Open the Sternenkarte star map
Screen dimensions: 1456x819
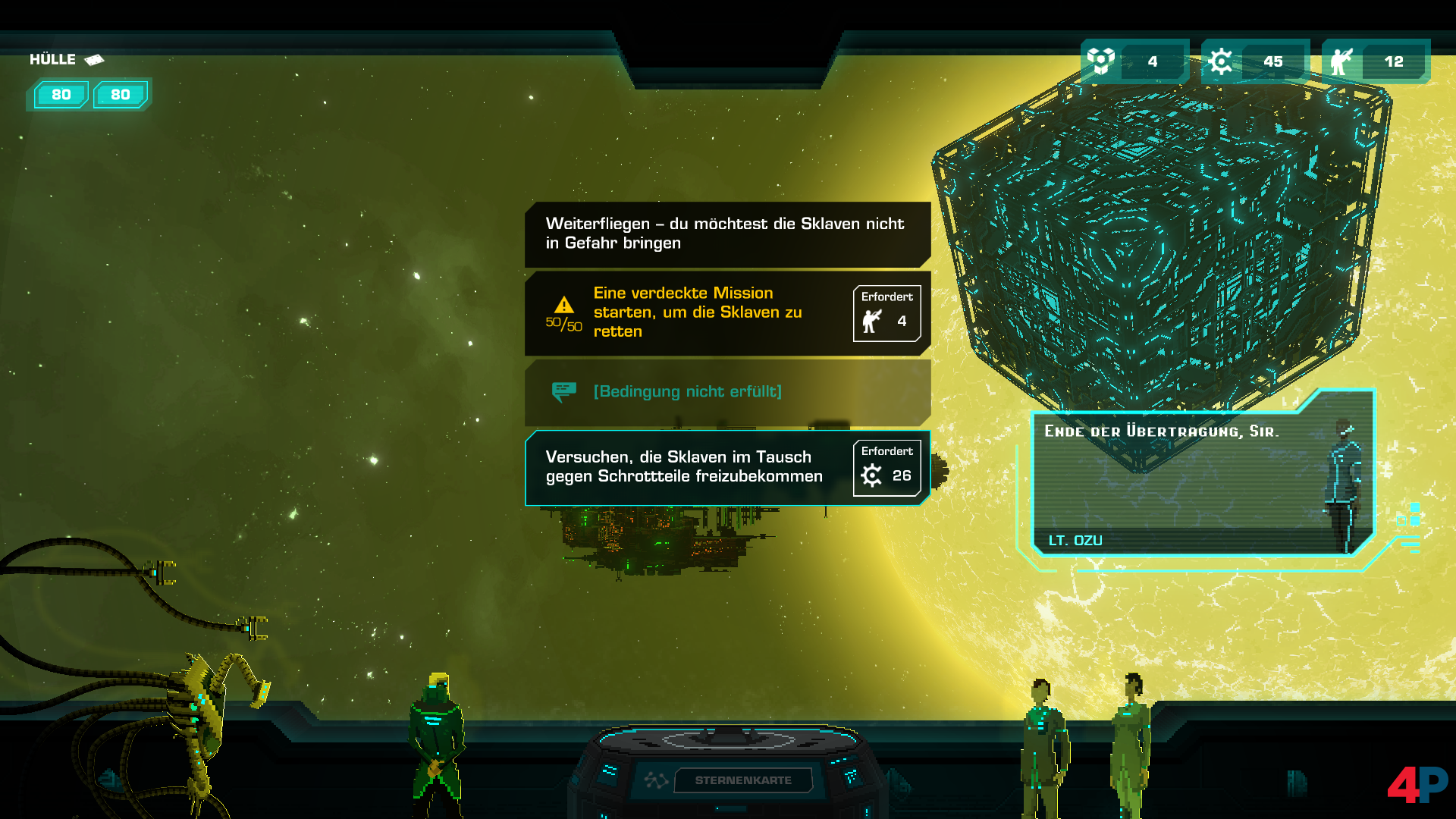(742, 780)
